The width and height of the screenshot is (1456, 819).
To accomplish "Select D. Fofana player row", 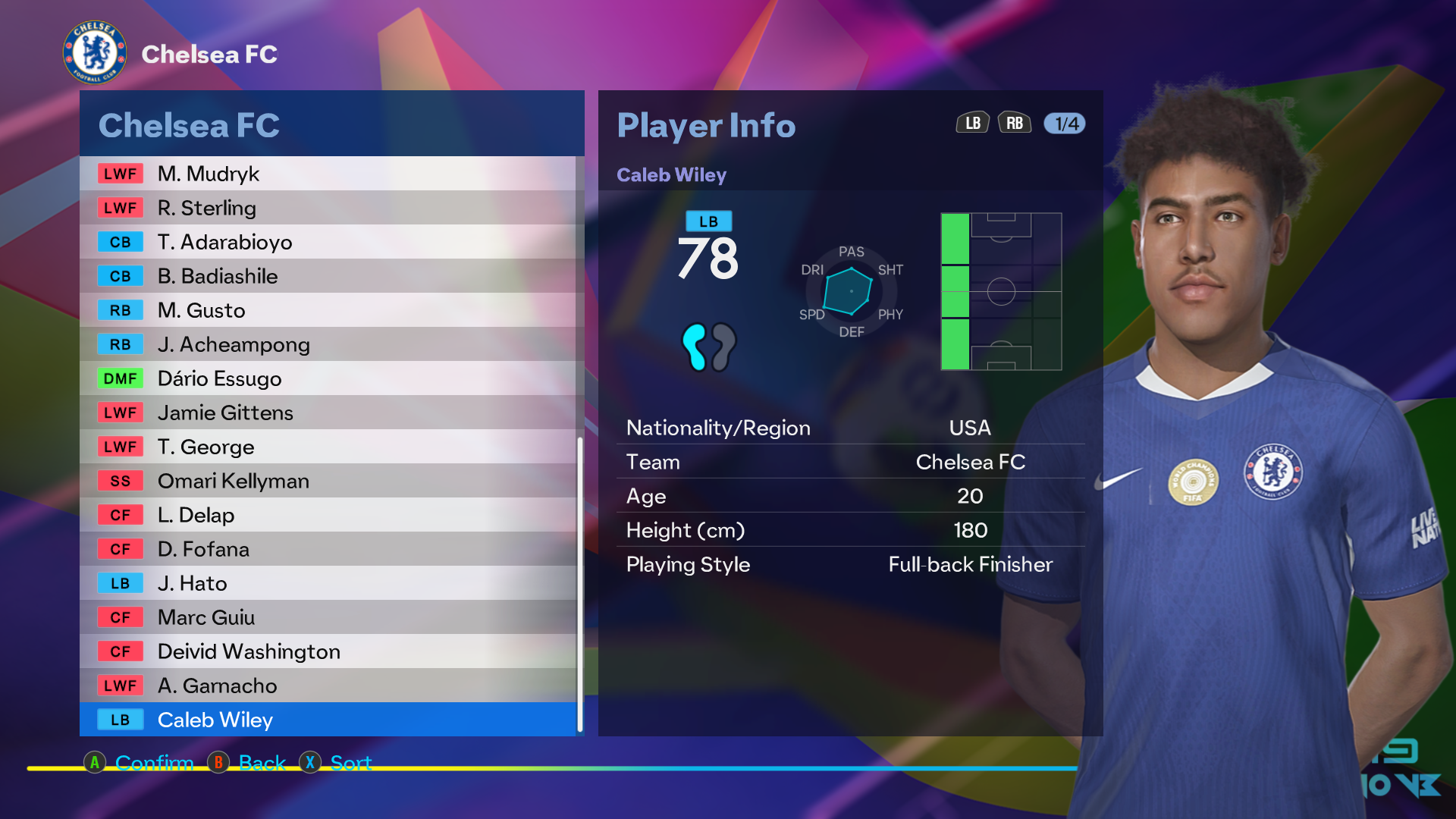I will pyautogui.click(x=328, y=549).
